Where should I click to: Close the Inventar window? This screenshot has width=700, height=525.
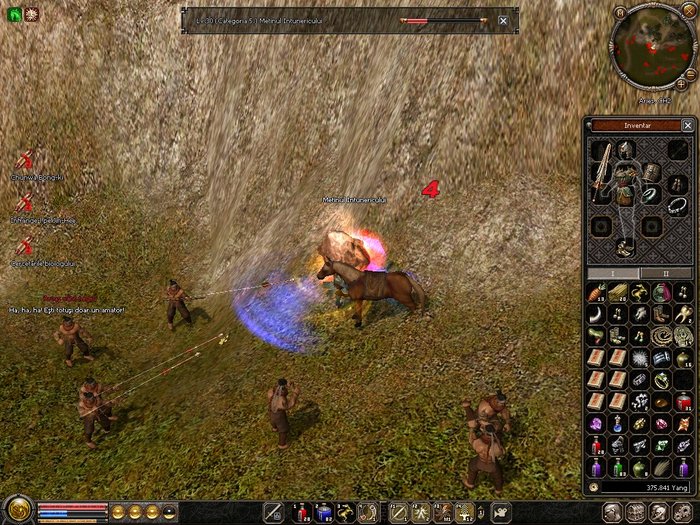pos(687,125)
